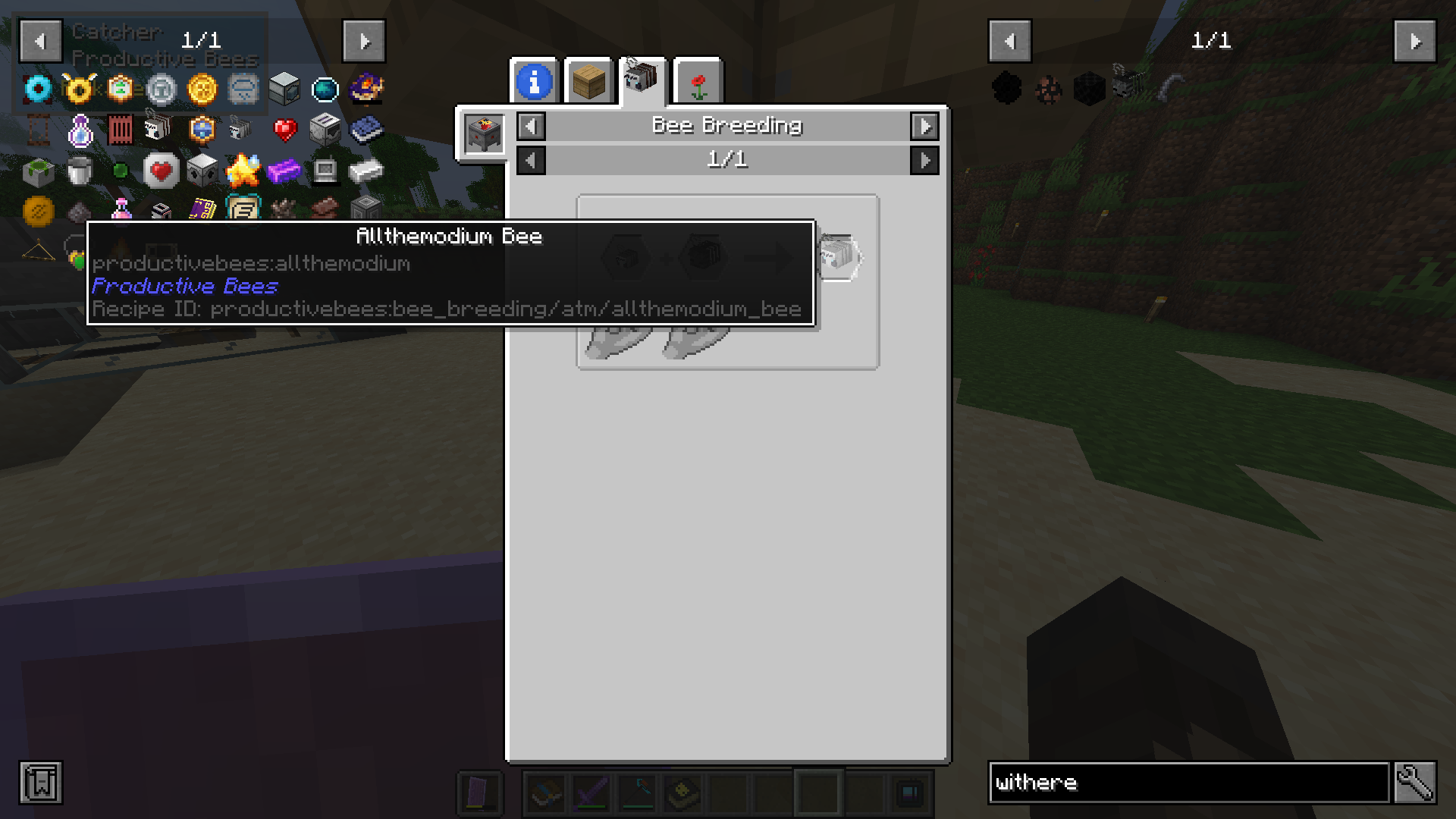Click the breeding box icon beside Bee Breeding title

(483, 134)
